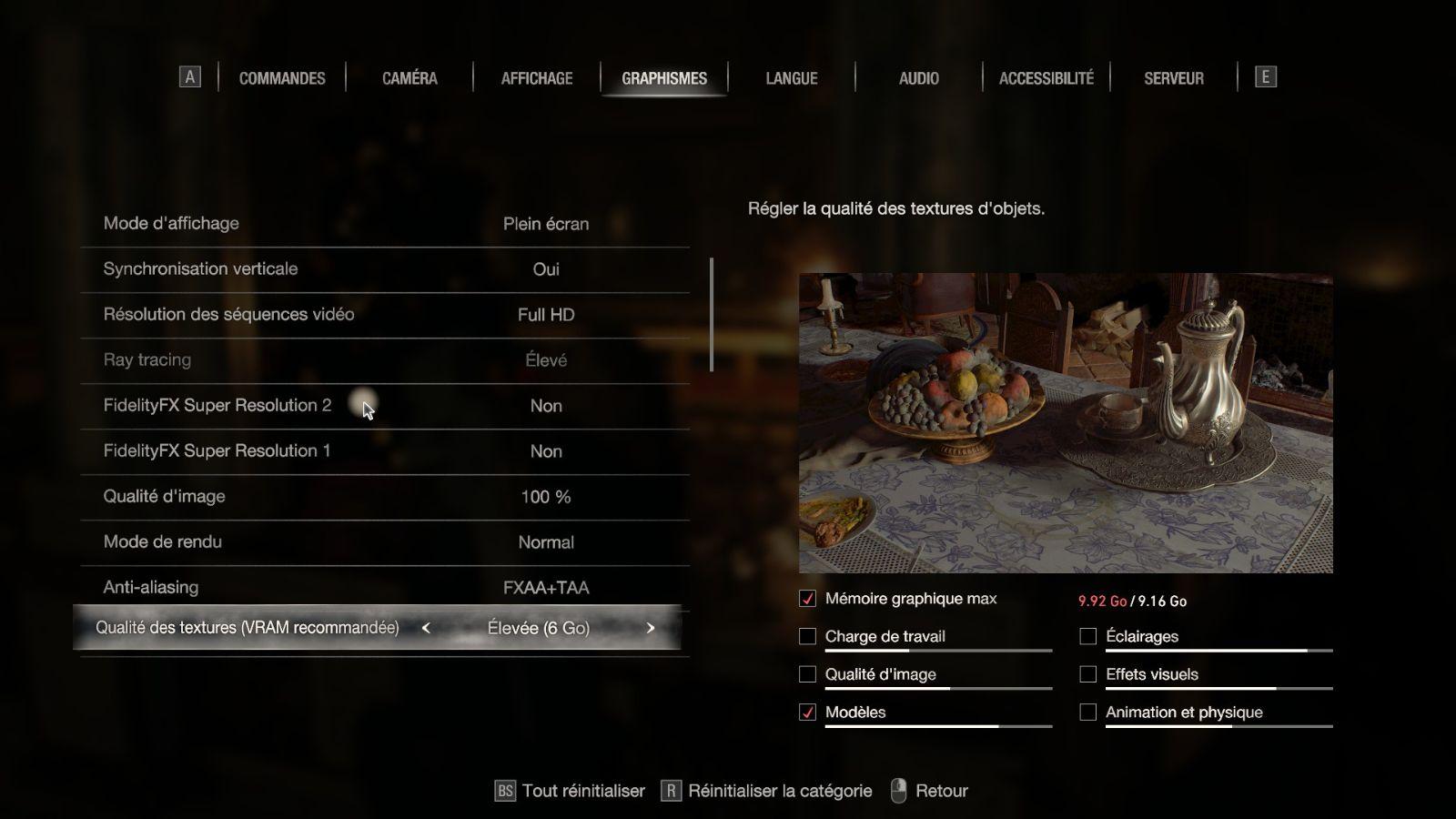
Task: Show the Serveur tab
Action: coord(1174,78)
